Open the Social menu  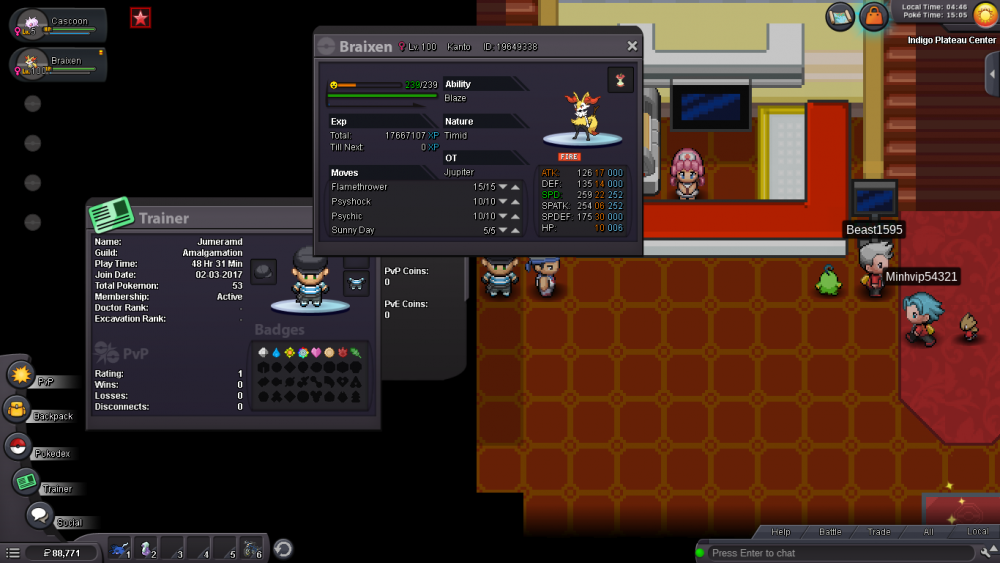tap(39, 516)
